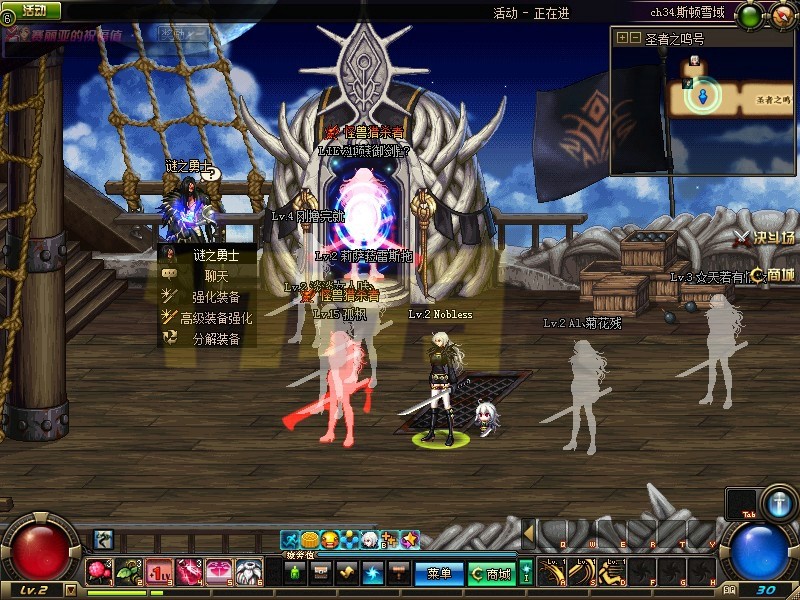Screen dimensions: 800x600
Task: Select the red pixel-character quickslot item
Action: [x=159, y=572]
